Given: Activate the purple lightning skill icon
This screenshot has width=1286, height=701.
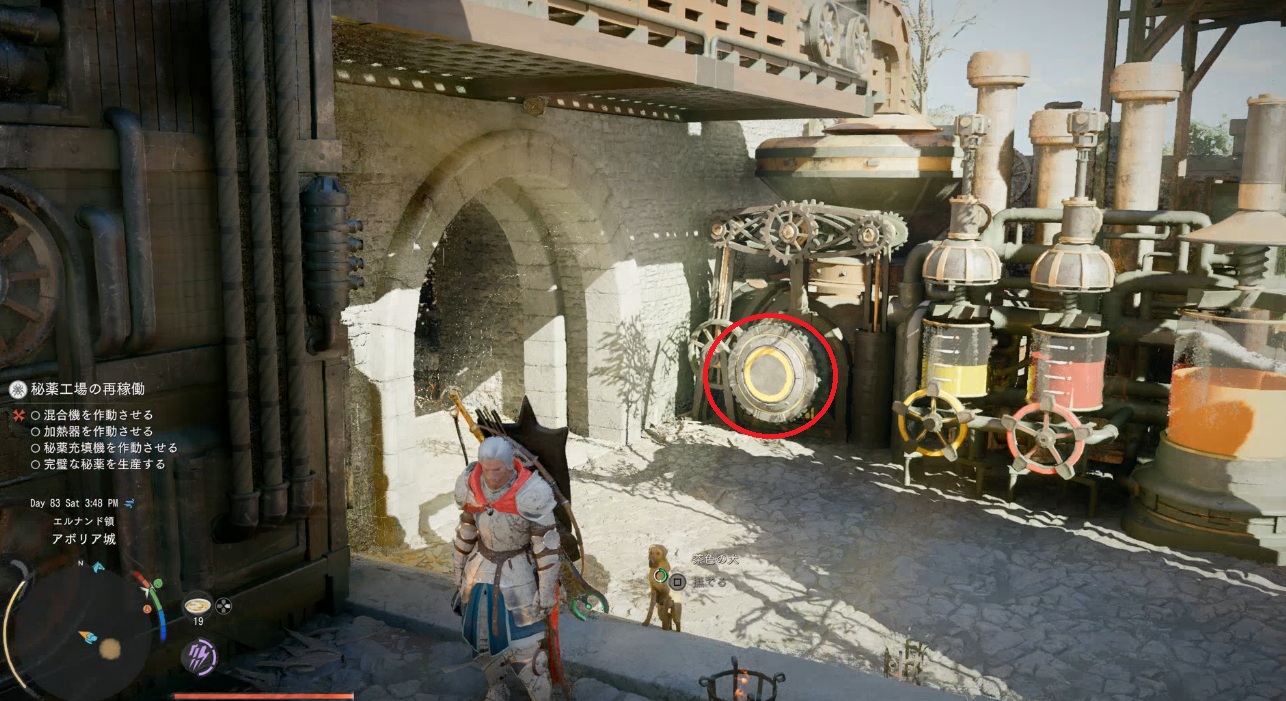Looking at the screenshot, I should pos(198,656).
